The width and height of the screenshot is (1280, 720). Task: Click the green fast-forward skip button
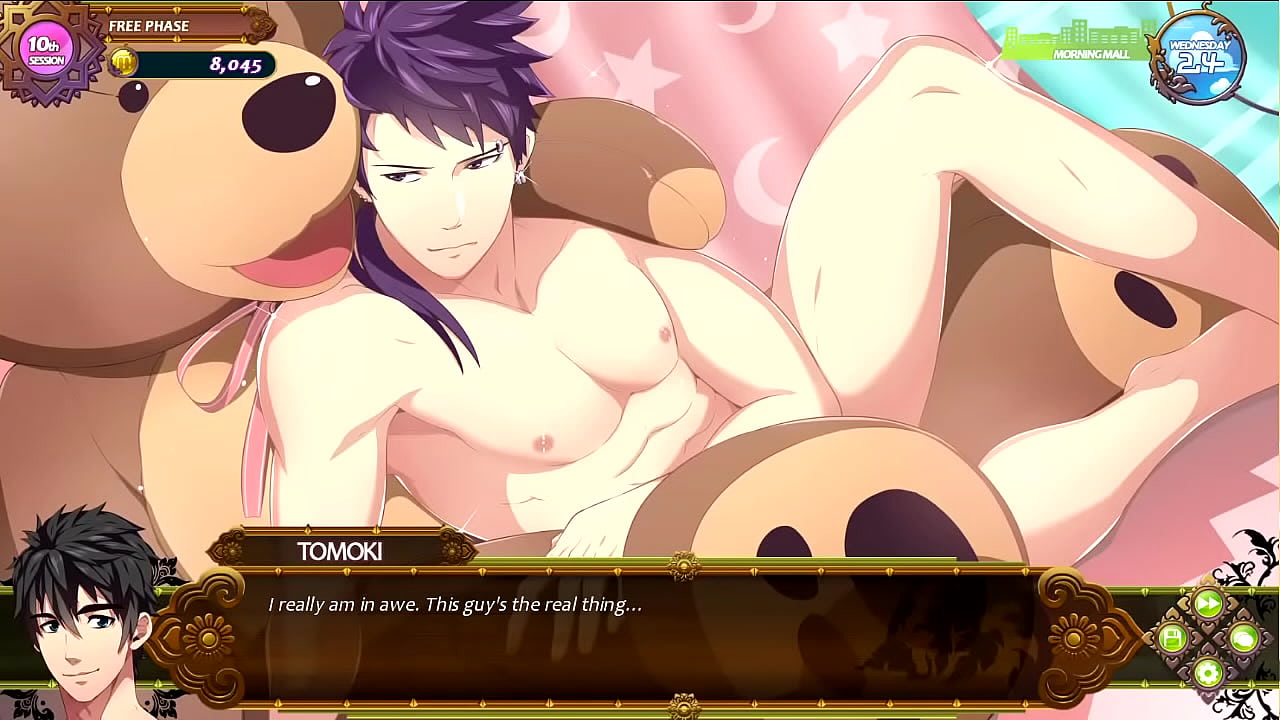tap(1208, 603)
